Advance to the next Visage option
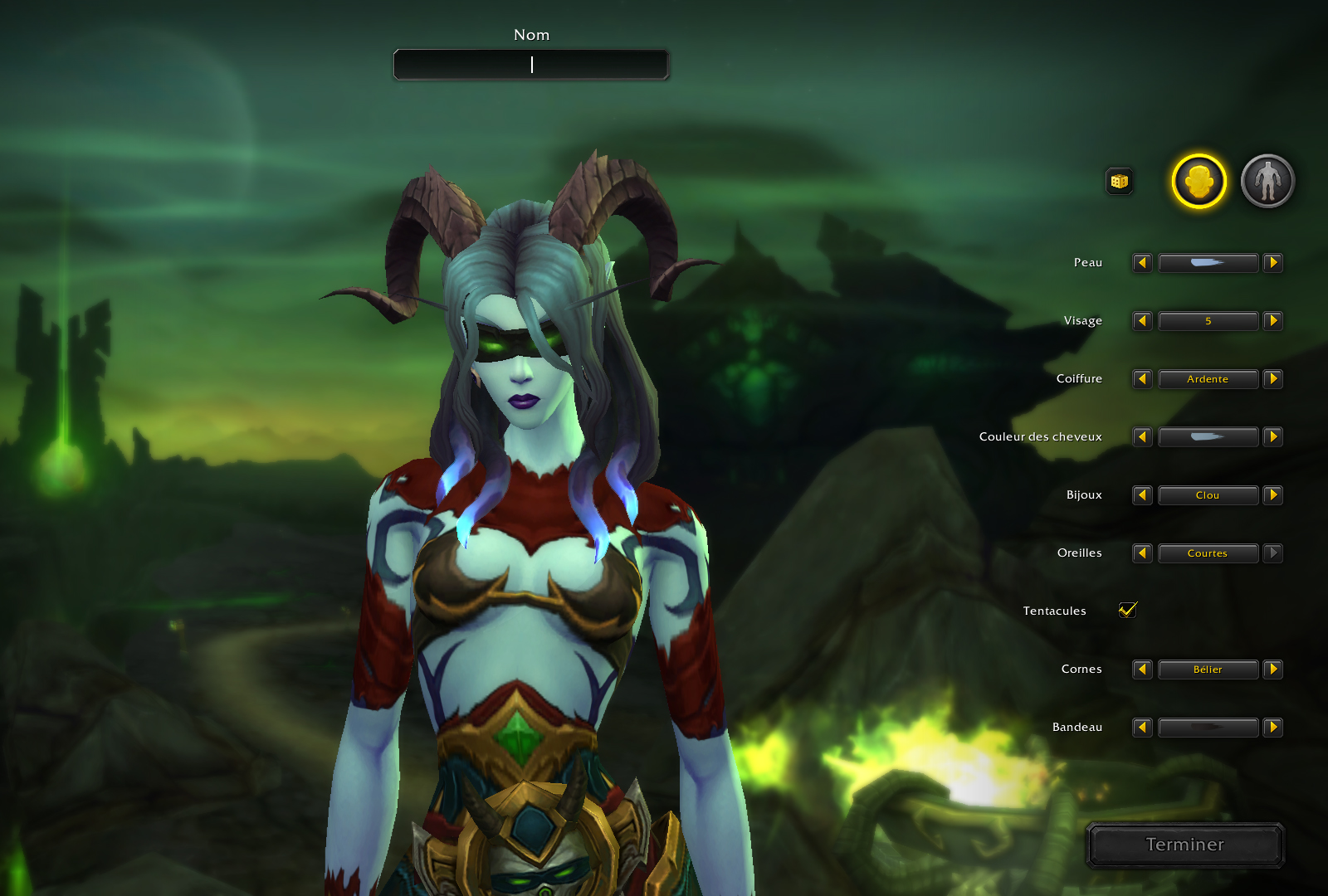This screenshot has width=1328, height=896. click(1273, 321)
